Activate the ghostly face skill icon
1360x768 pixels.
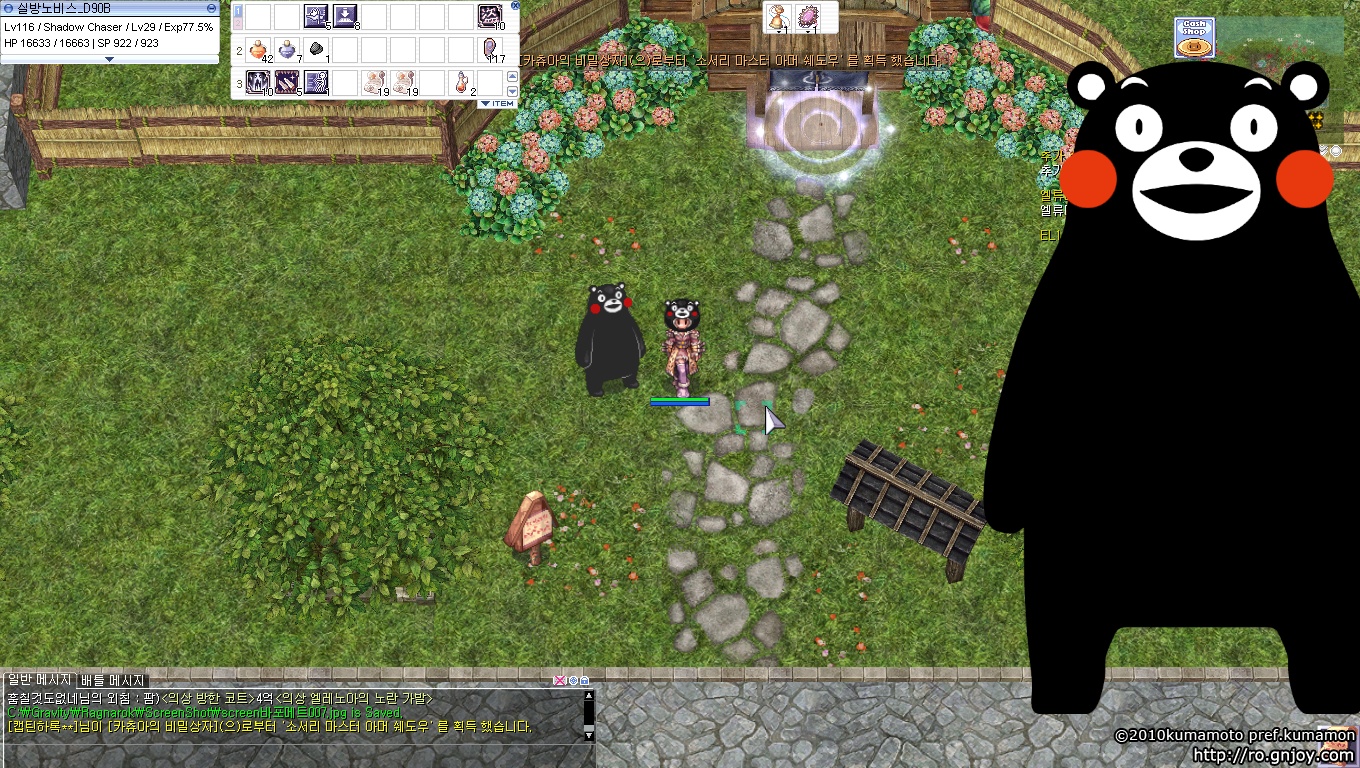tap(258, 82)
